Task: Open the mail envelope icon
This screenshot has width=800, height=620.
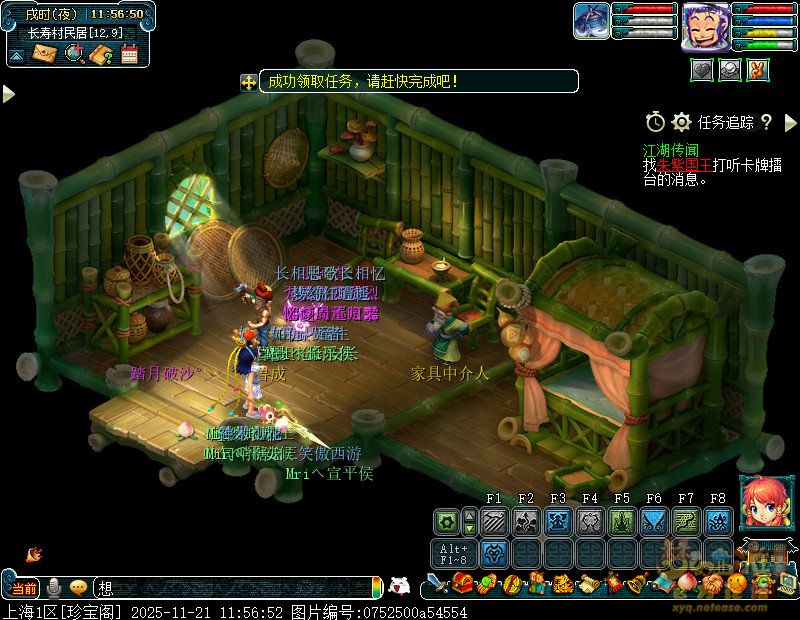Action: 45,54
